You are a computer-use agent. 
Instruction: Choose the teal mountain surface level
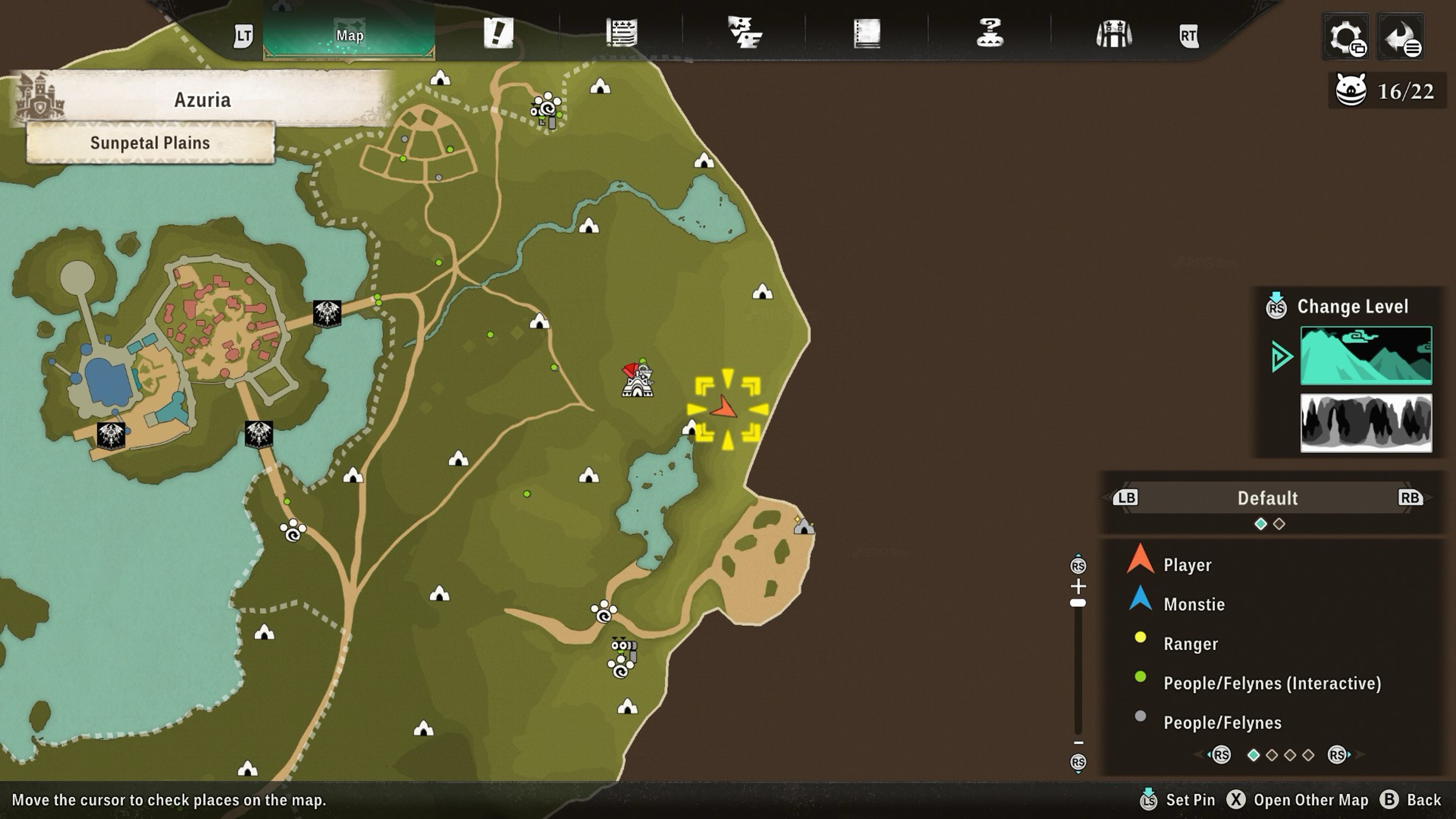[x=1366, y=355]
